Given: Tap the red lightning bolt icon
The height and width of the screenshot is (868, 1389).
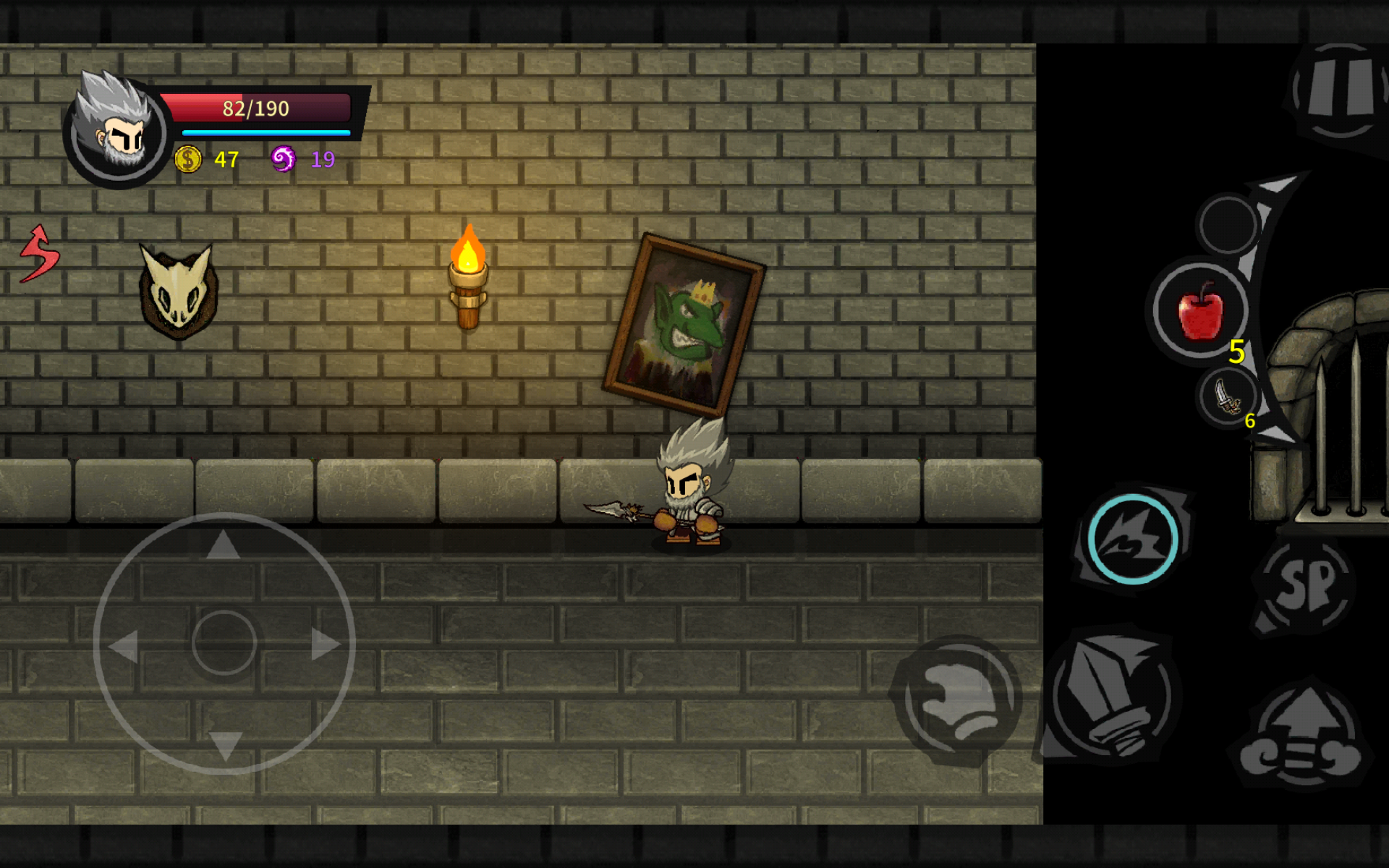Looking at the screenshot, I should pyautogui.click(x=39, y=253).
